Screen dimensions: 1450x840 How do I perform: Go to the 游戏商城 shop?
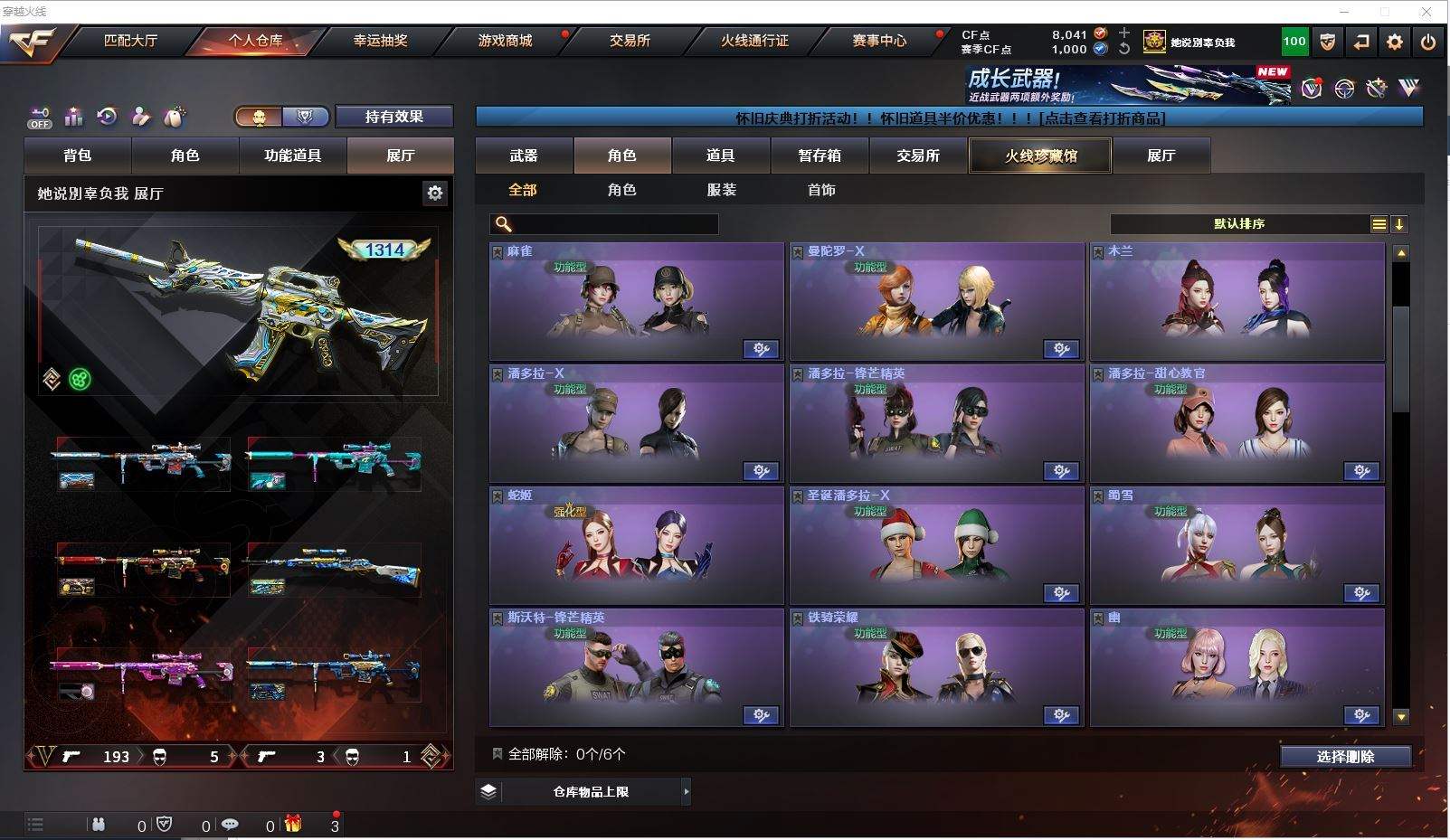click(505, 41)
